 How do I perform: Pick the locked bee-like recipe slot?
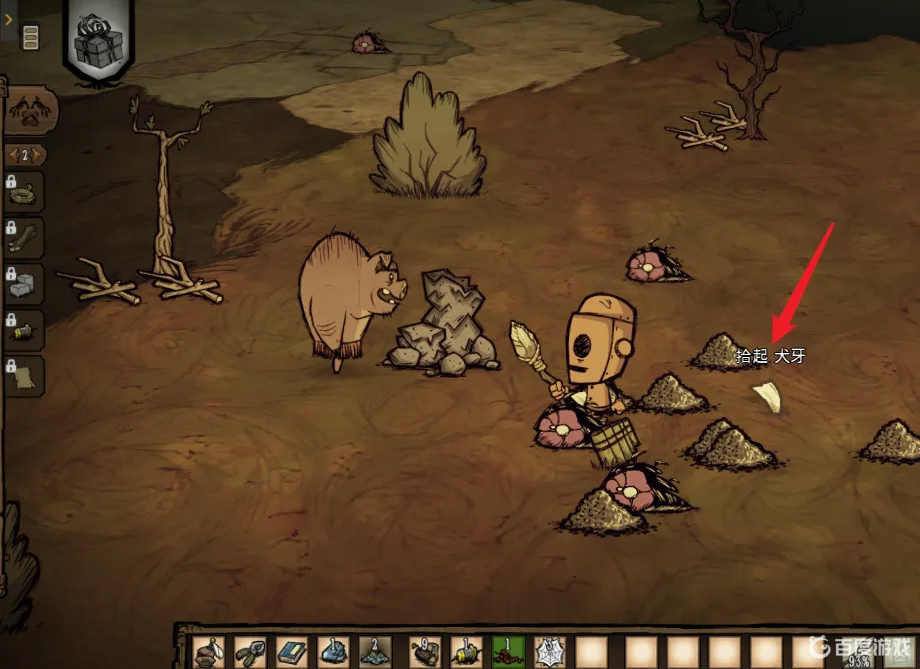[x=26, y=329]
